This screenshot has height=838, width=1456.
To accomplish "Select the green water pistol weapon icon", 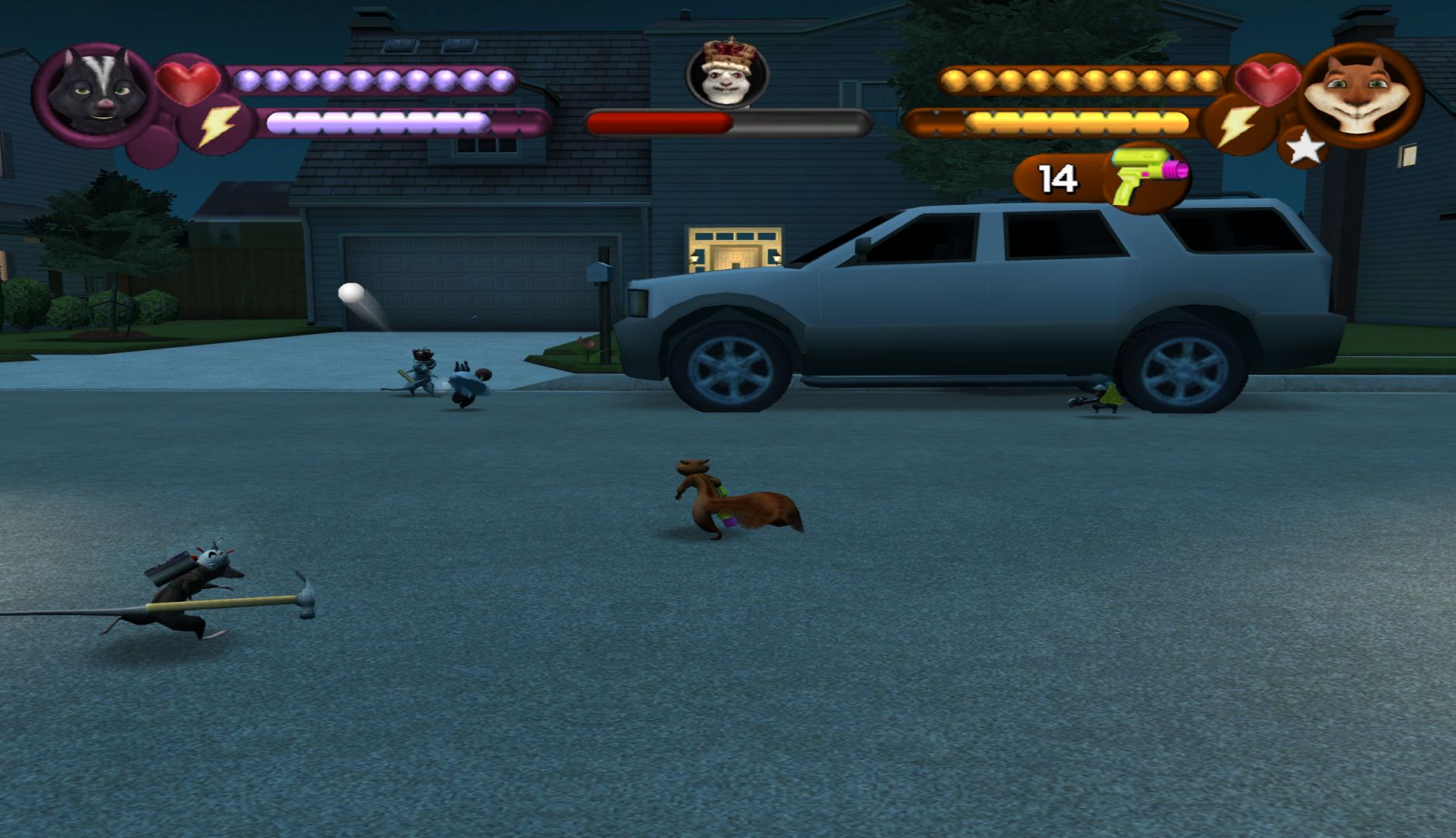I will pyautogui.click(x=1147, y=175).
